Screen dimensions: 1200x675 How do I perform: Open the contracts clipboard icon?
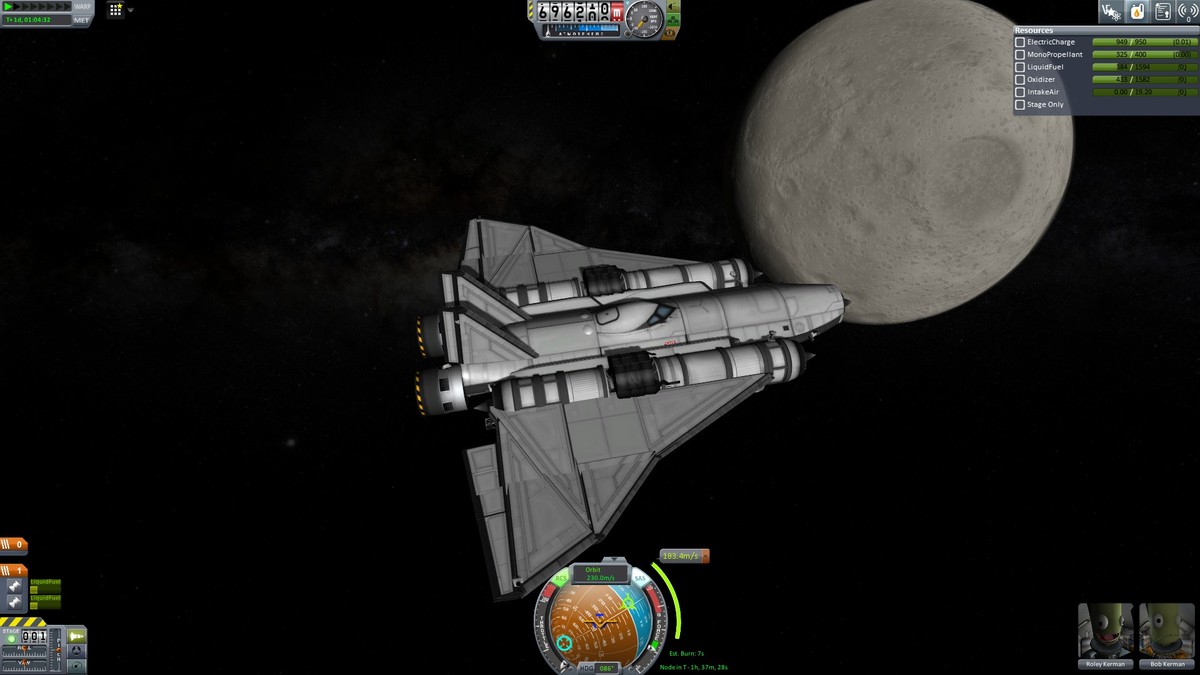(1163, 12)
